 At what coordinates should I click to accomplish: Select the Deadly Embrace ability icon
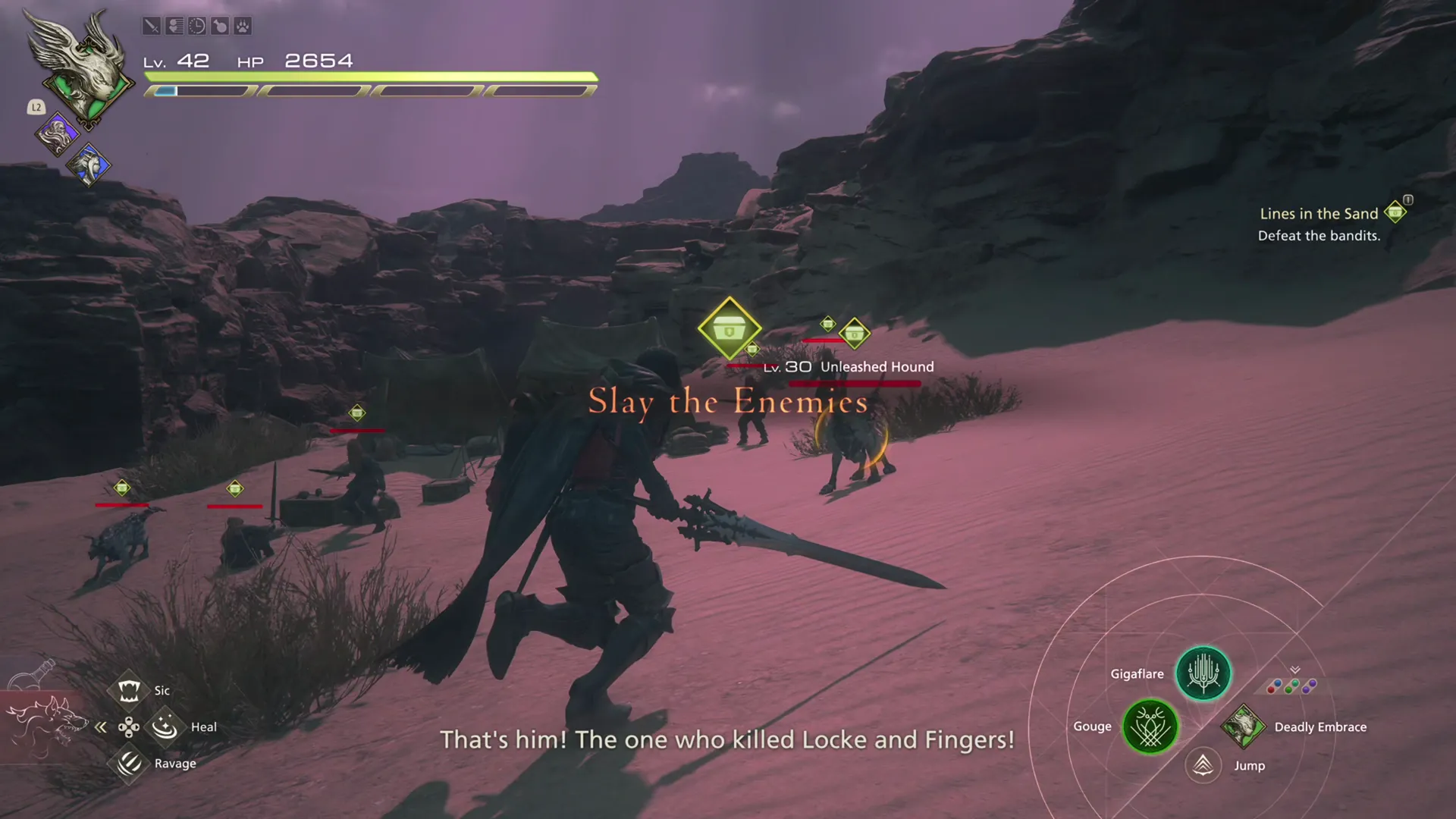pyautogui.click(x=1242, y=726)
